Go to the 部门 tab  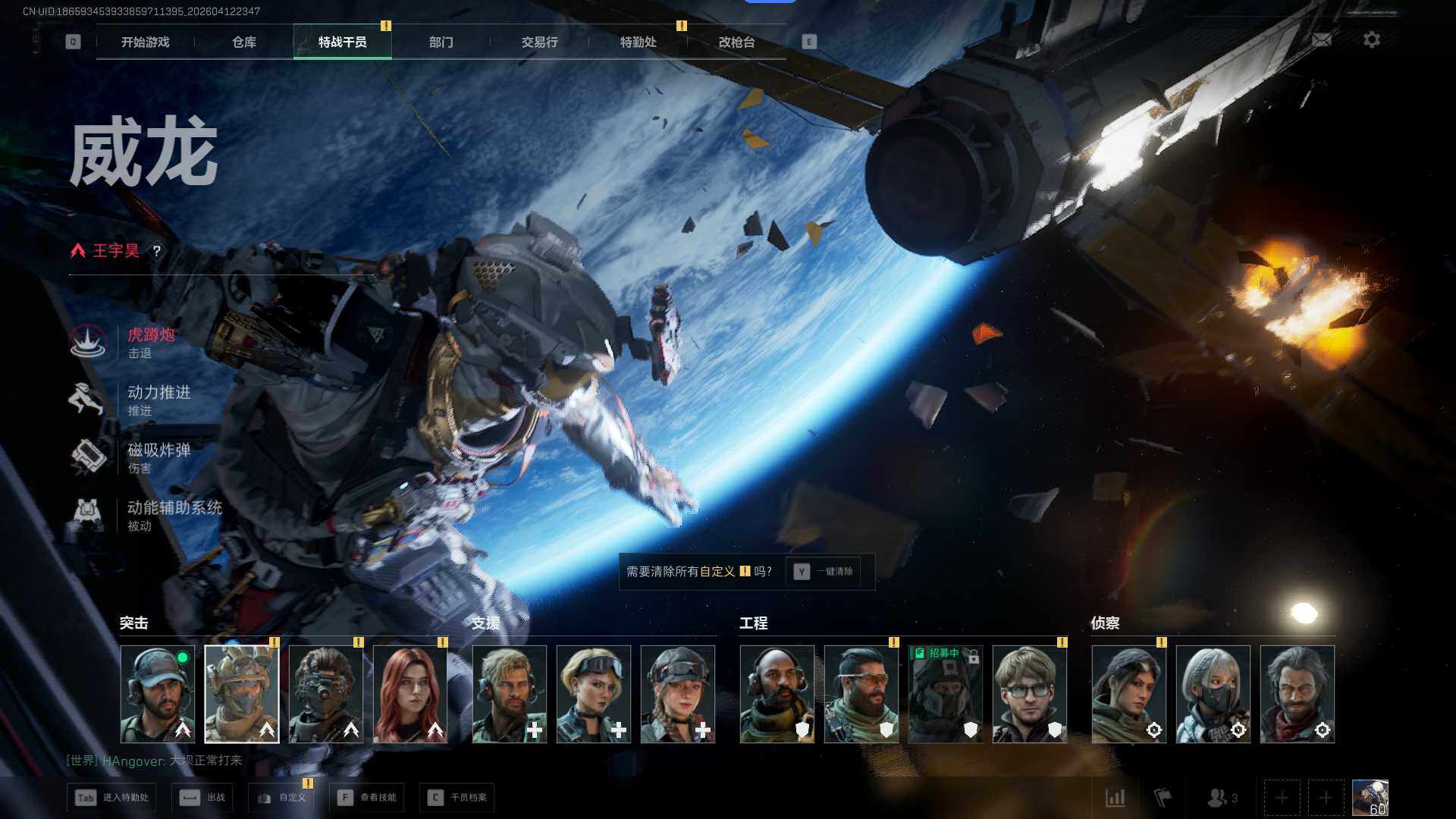pos(441,42)
